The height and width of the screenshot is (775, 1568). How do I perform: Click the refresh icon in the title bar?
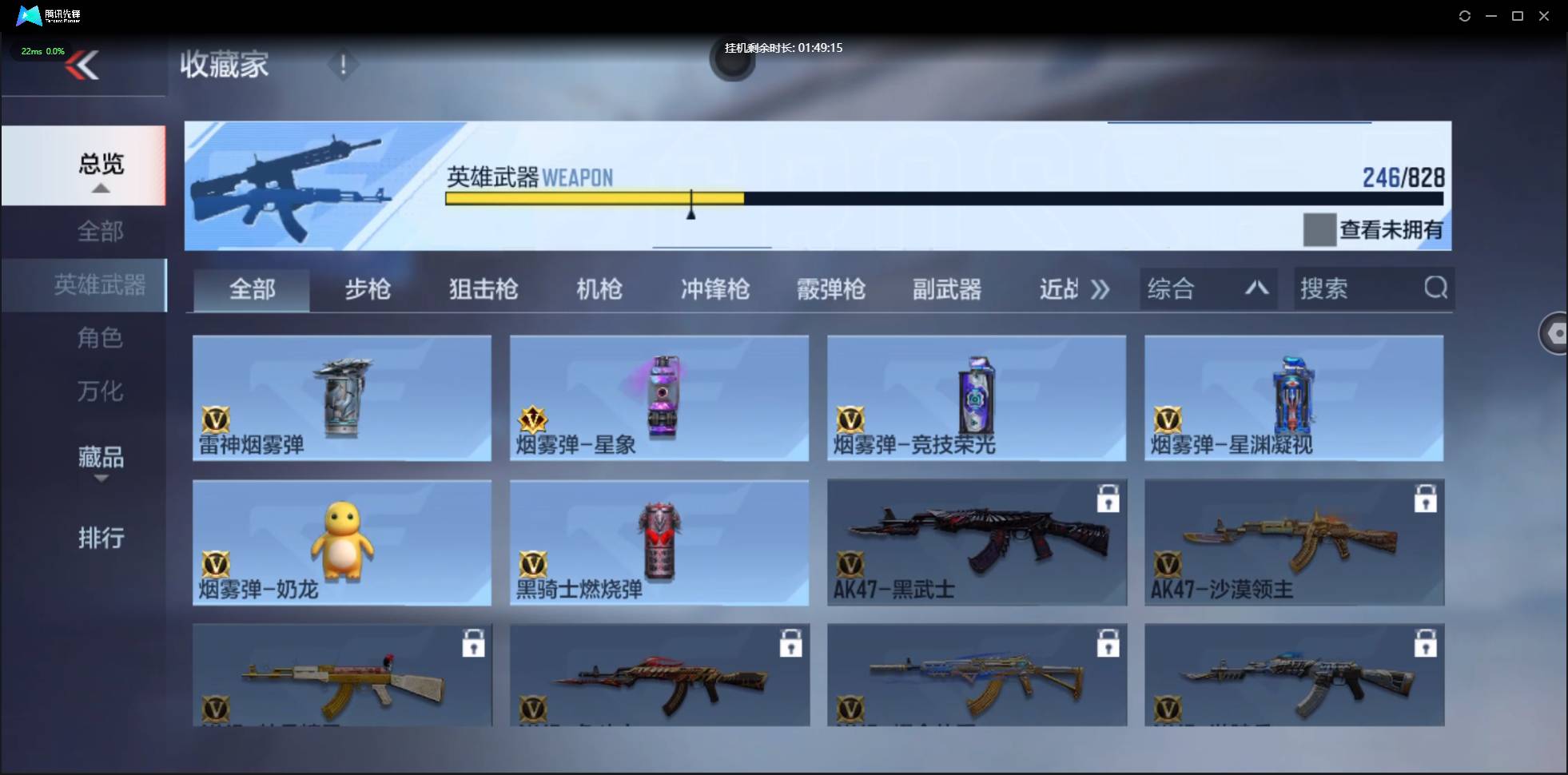(x=1466, y=16)
